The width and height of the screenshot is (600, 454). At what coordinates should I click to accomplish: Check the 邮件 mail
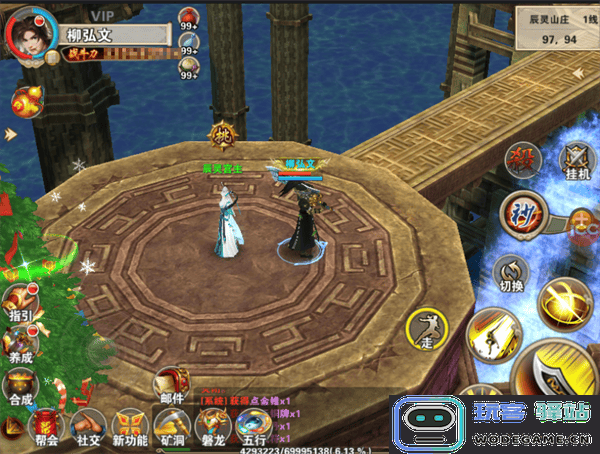pos(172,385)
